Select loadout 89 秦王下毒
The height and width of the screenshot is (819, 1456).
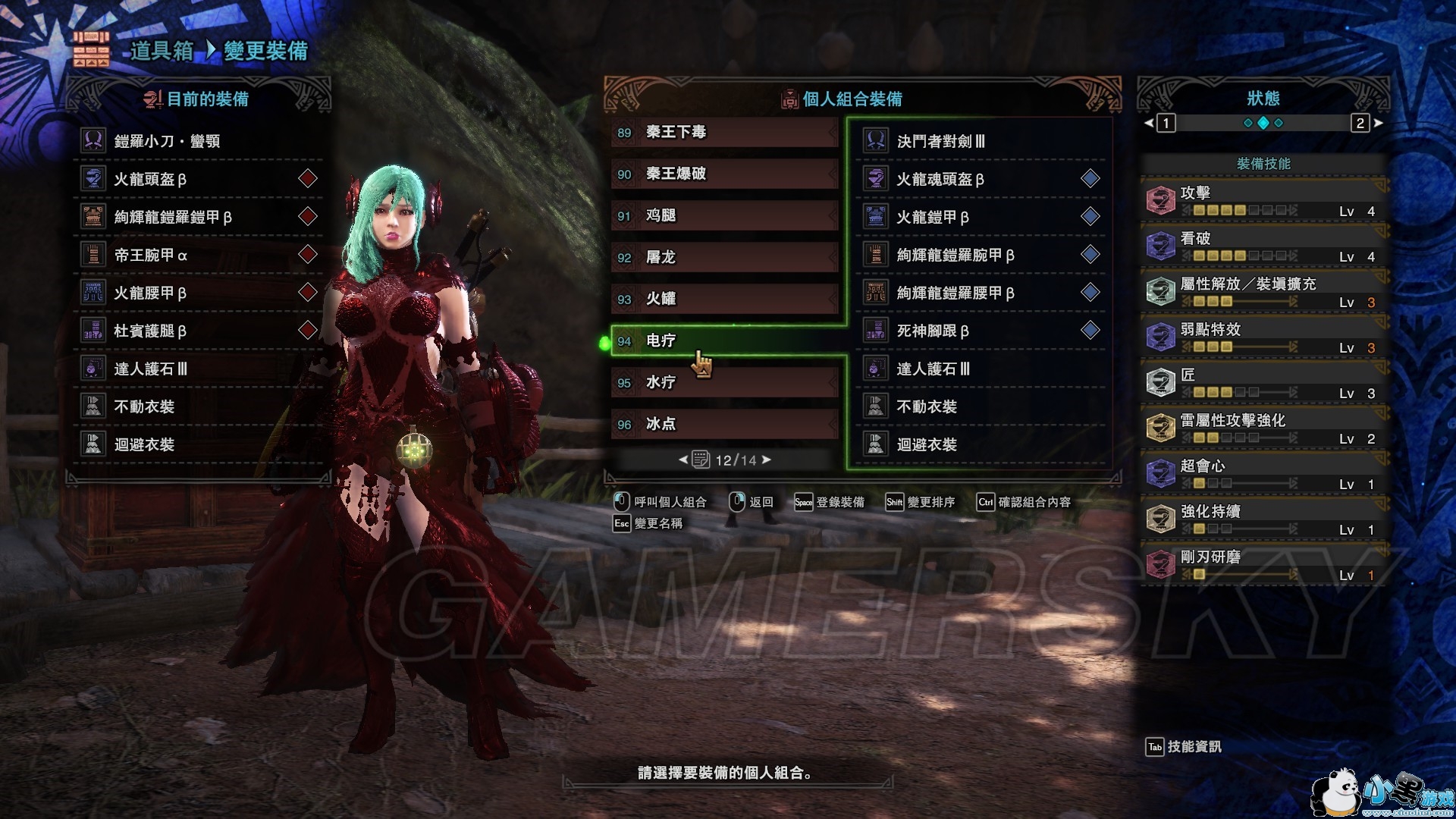(724, 133)
